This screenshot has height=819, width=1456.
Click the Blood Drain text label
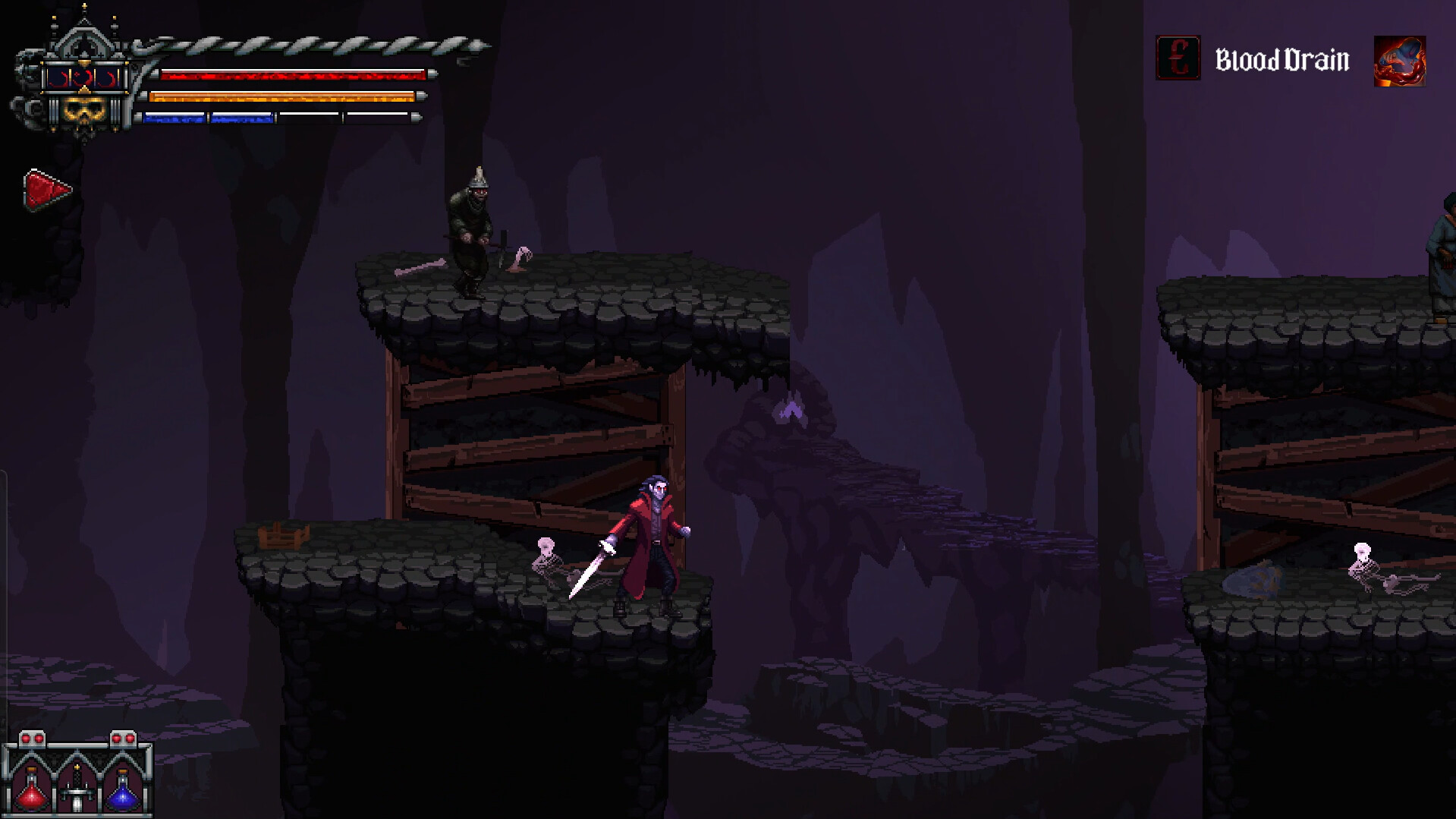point(1282,58)
